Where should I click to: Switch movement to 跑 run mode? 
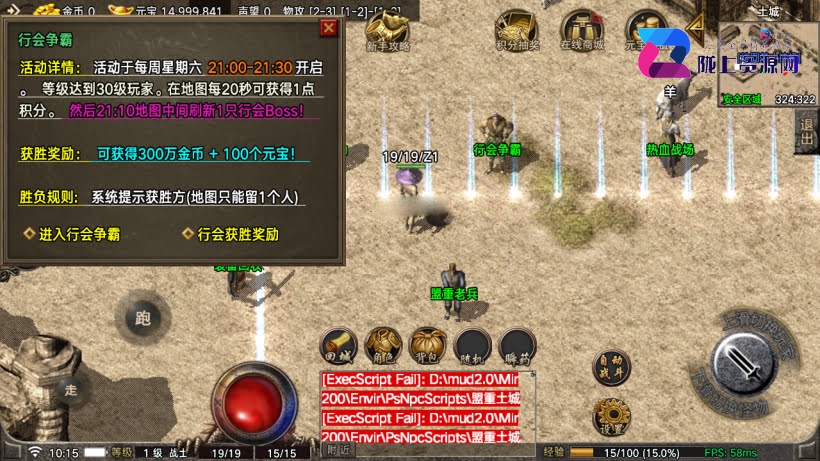click(x=142, y=319)
